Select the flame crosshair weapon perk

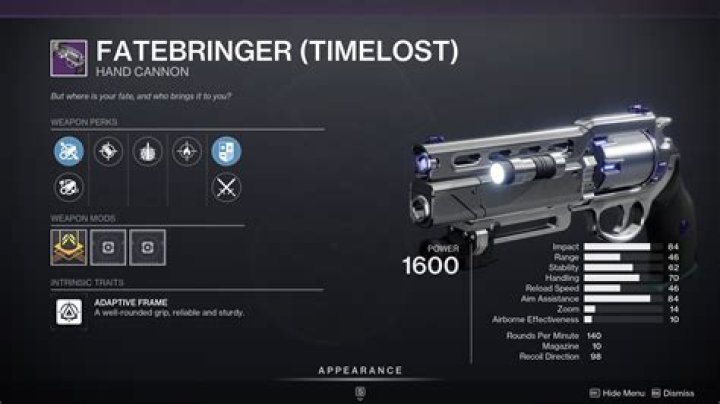pyautogui.click(x=186, y=150)
